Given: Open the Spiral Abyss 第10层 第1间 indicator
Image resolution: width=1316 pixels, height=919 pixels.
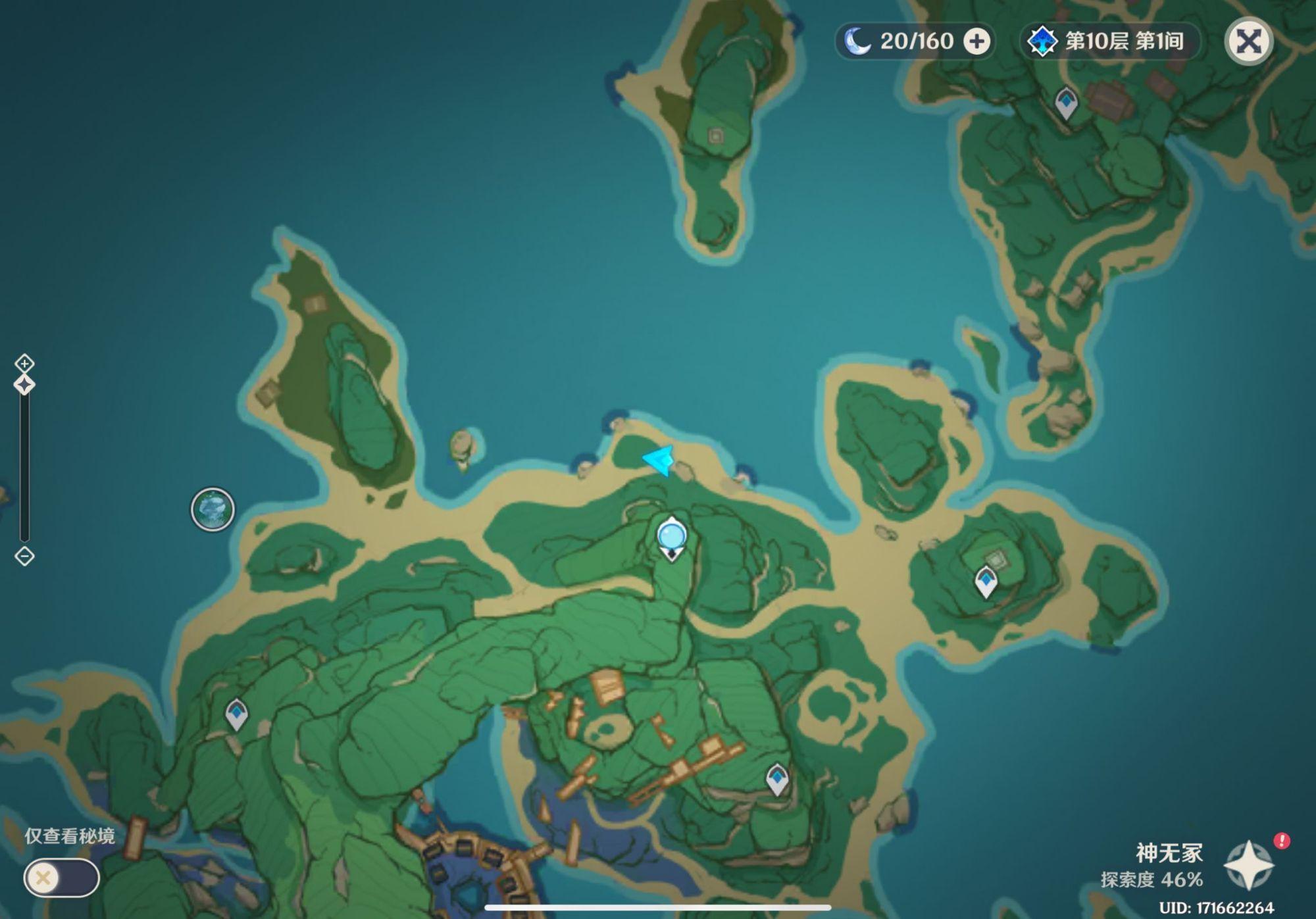Looking at the screenshot, I should pos(1111,41).
